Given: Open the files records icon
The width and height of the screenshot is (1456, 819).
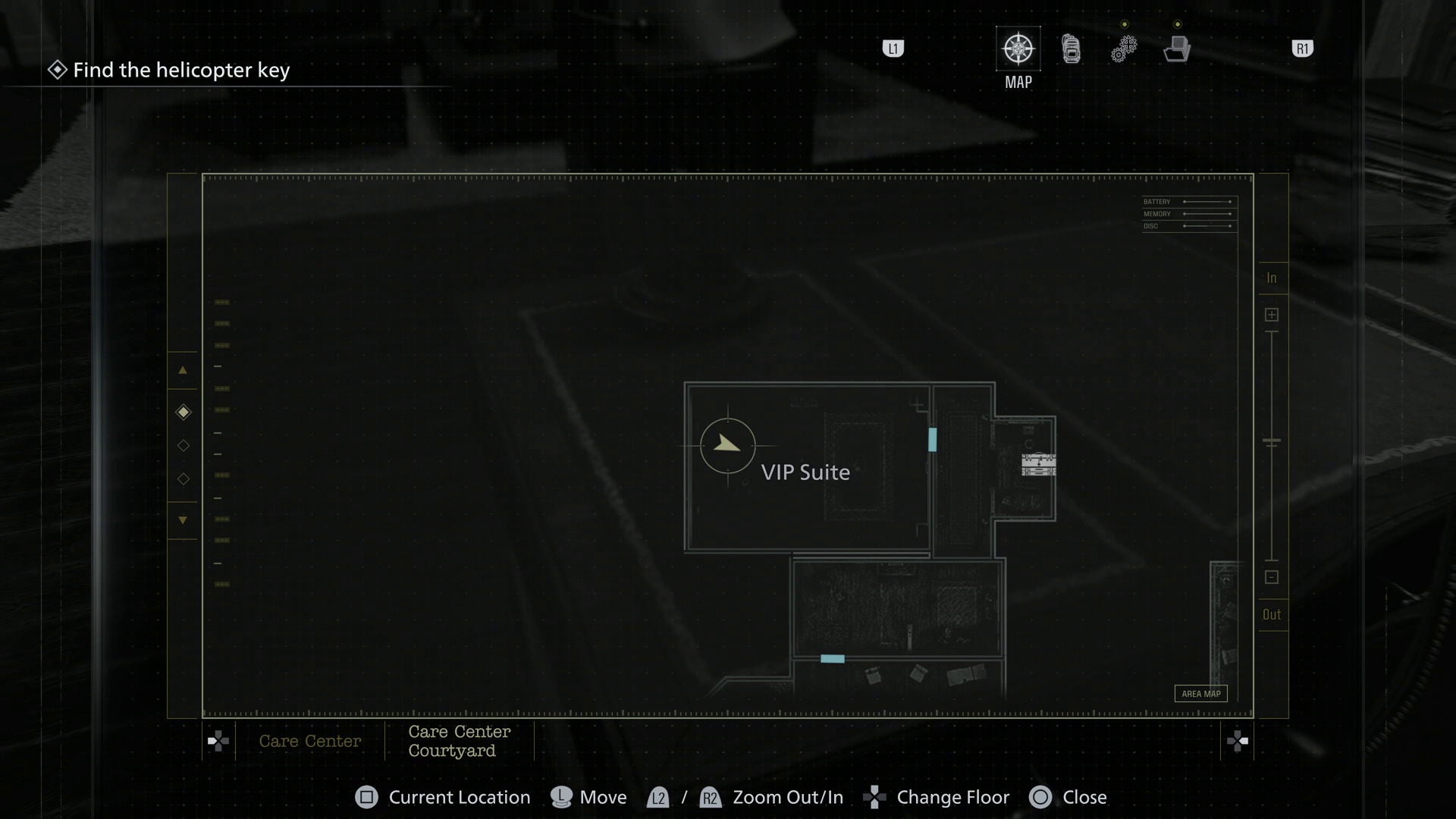Looking at the screenshot, I should (x=1176, y=48).
